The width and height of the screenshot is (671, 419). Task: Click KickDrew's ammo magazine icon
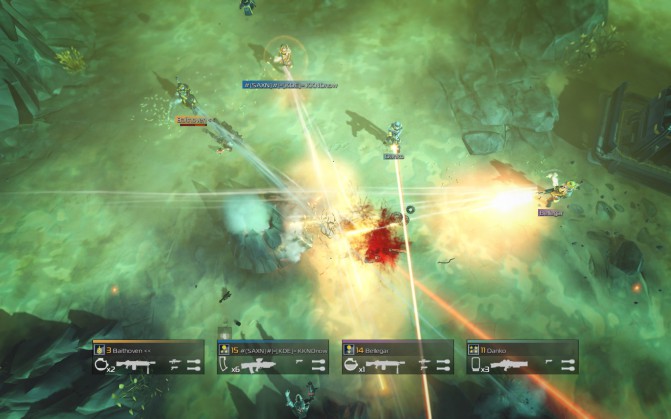[x=225, y=365]
